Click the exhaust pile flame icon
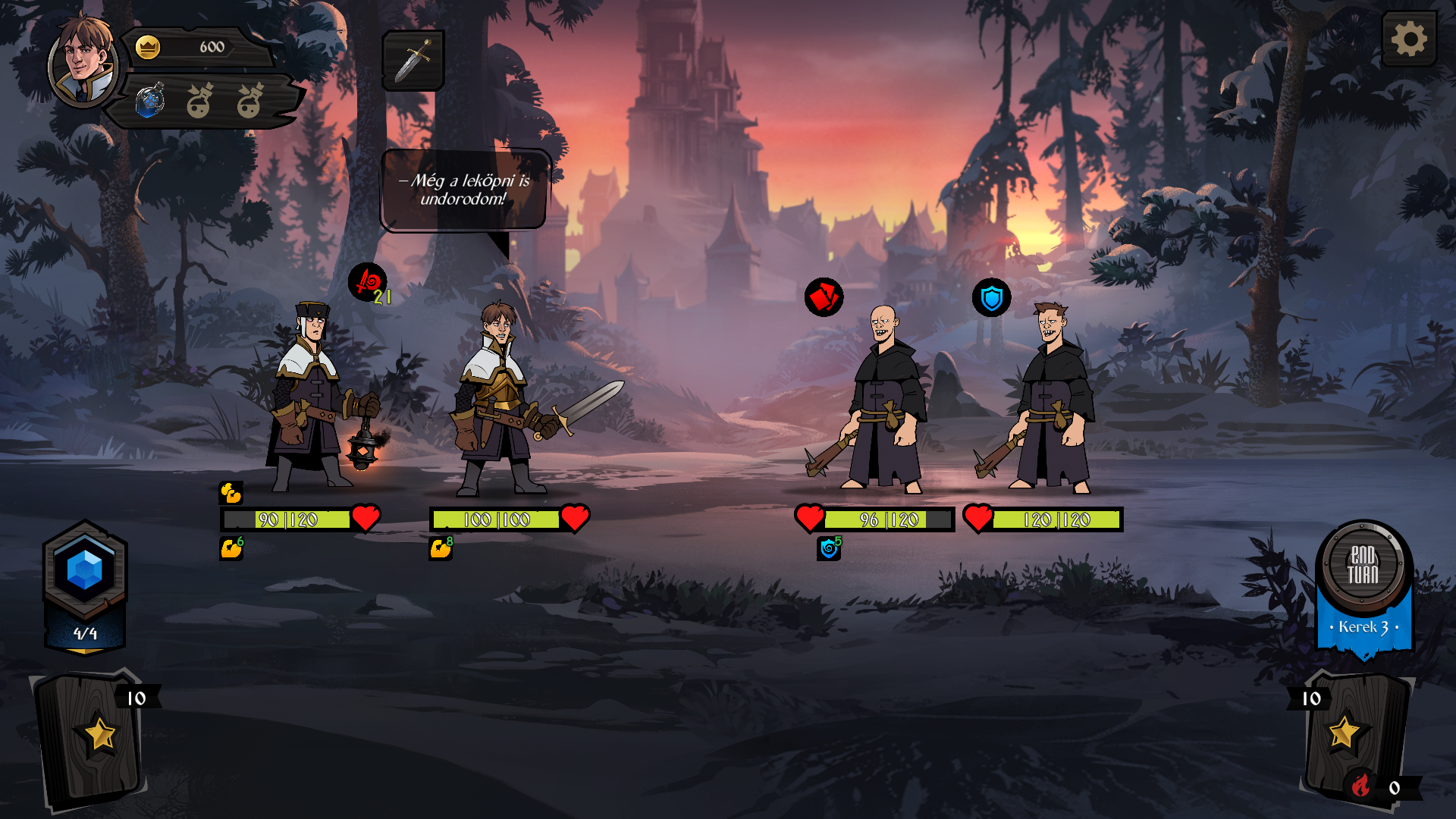 (x=1361, y=786)
